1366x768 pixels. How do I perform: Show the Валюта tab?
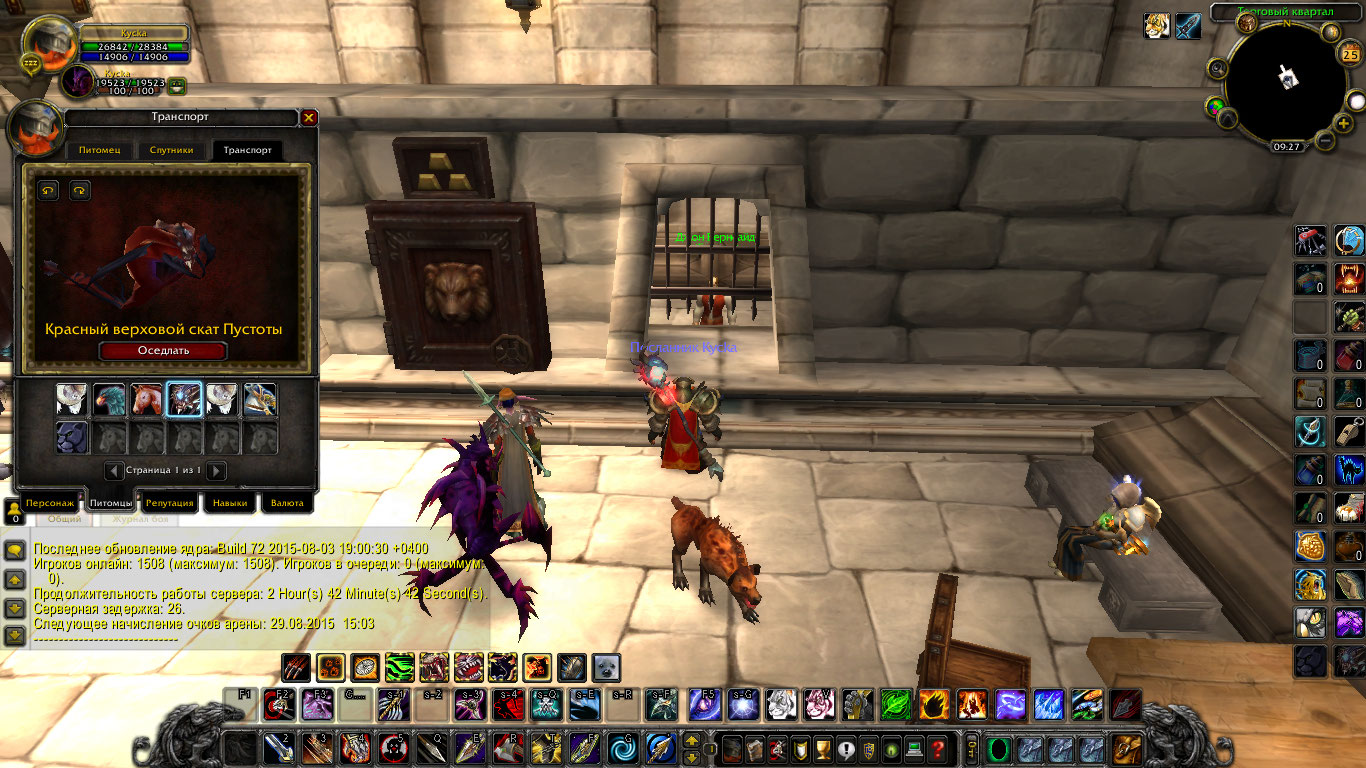click(x=287, y=503)
